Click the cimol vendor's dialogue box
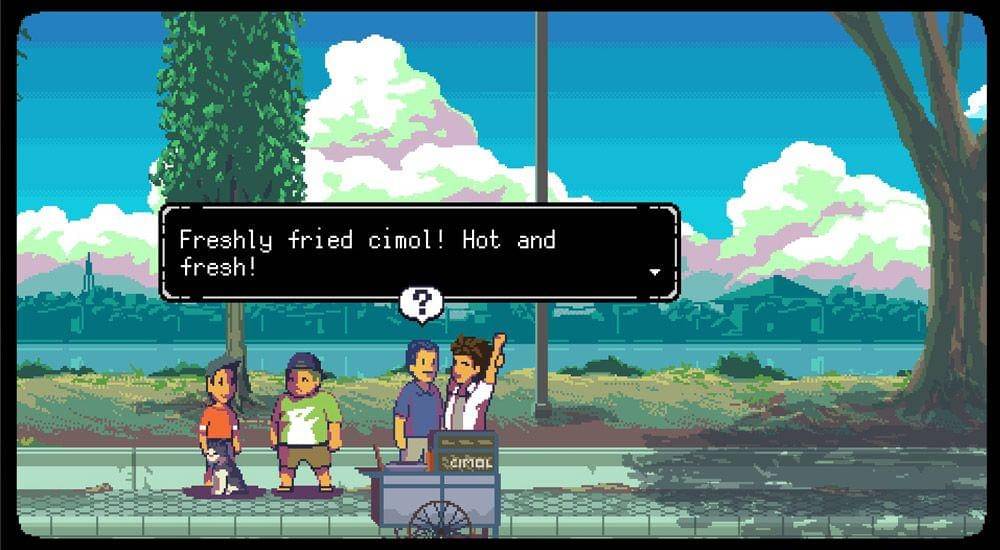 click(x=420, y=252)
